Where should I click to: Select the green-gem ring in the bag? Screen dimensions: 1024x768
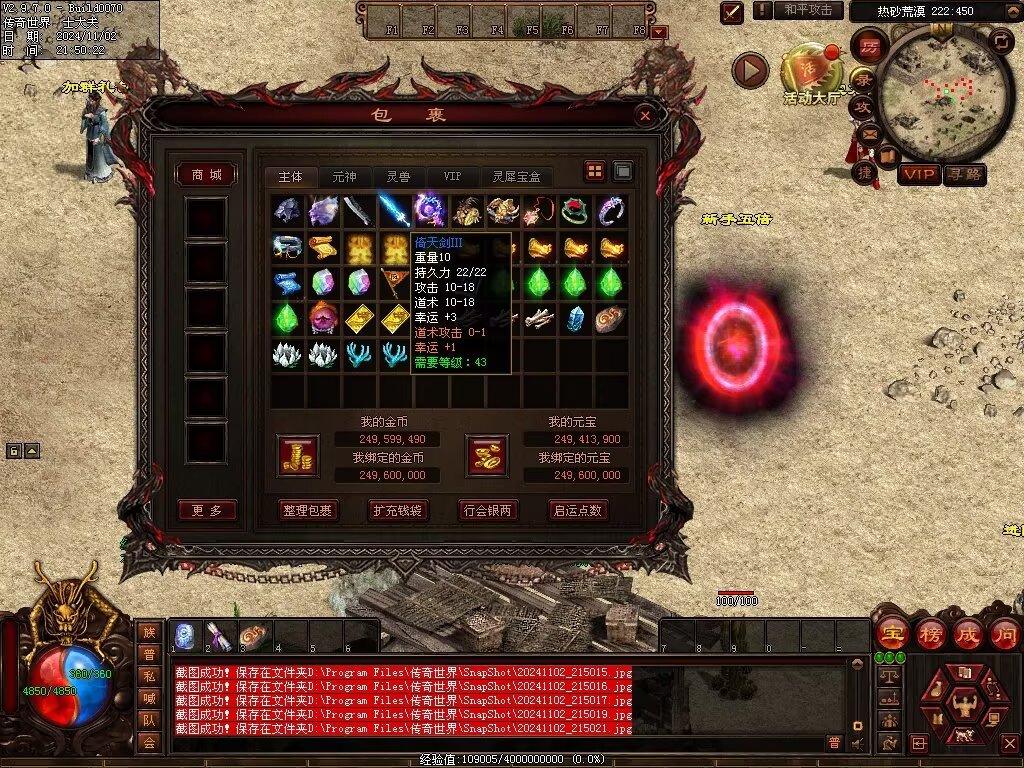click(574, 211)
